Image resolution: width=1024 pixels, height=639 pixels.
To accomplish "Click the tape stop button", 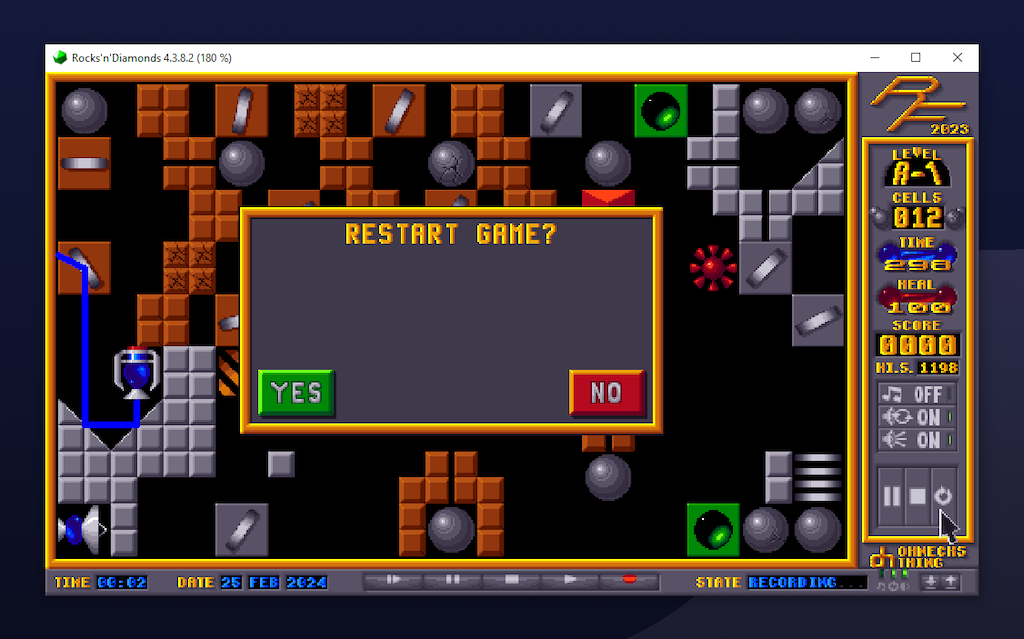I will point(511,580).
